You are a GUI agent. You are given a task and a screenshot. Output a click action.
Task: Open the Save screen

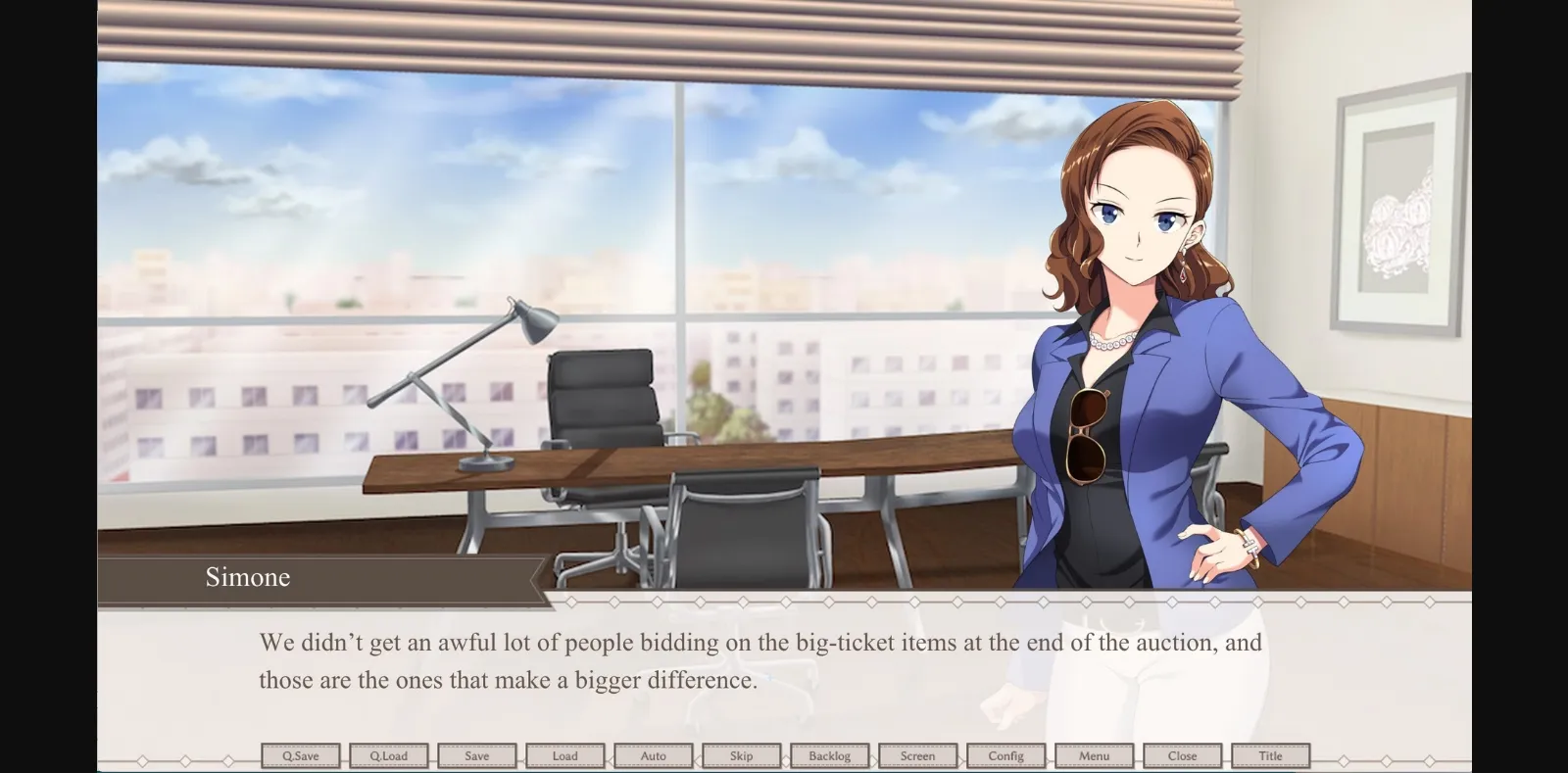[477, 755]
